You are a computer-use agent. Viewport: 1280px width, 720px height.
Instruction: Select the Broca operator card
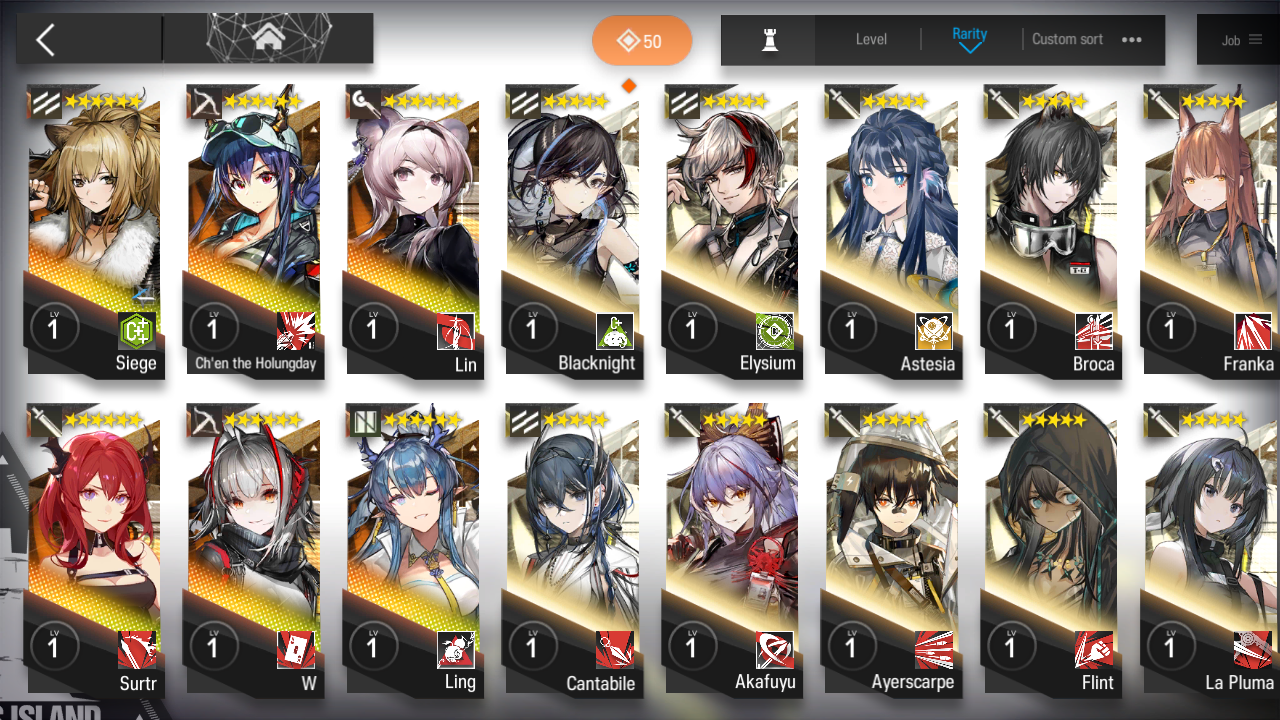point(1051,230)
